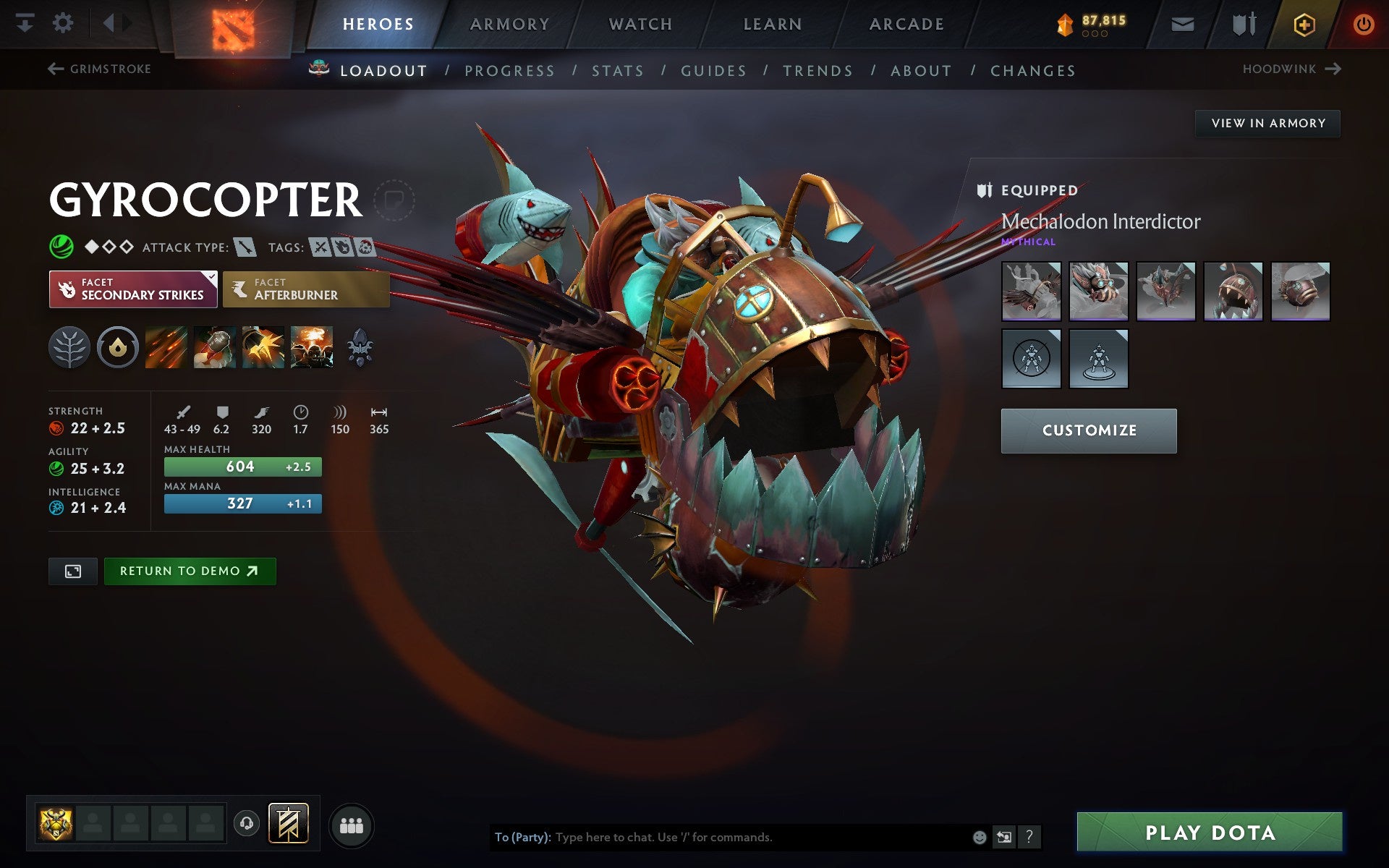Open Gyrocopter's talent tree icon
Viewport: 1389px width, 868px height.
69,347
